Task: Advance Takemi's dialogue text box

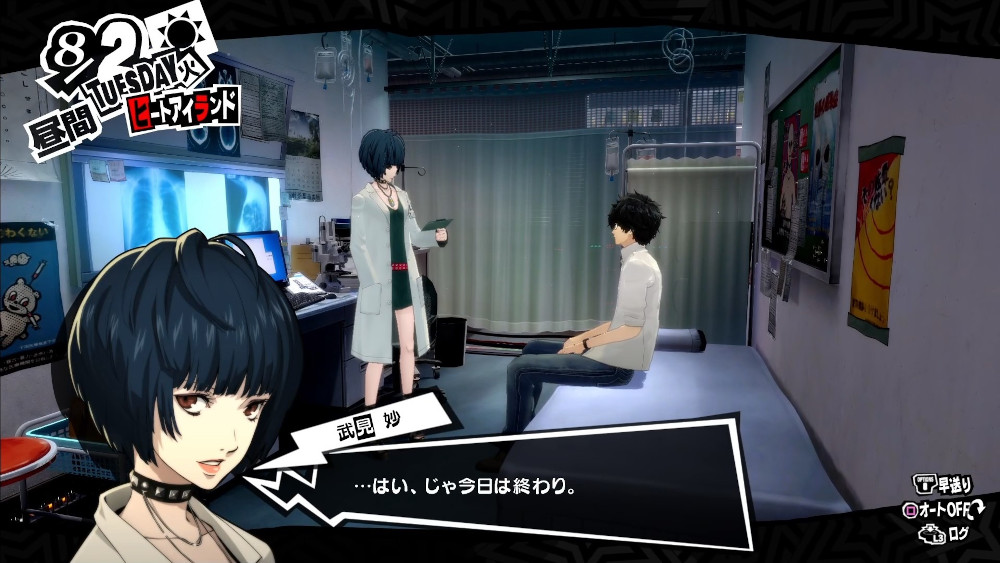Action: 500,488
